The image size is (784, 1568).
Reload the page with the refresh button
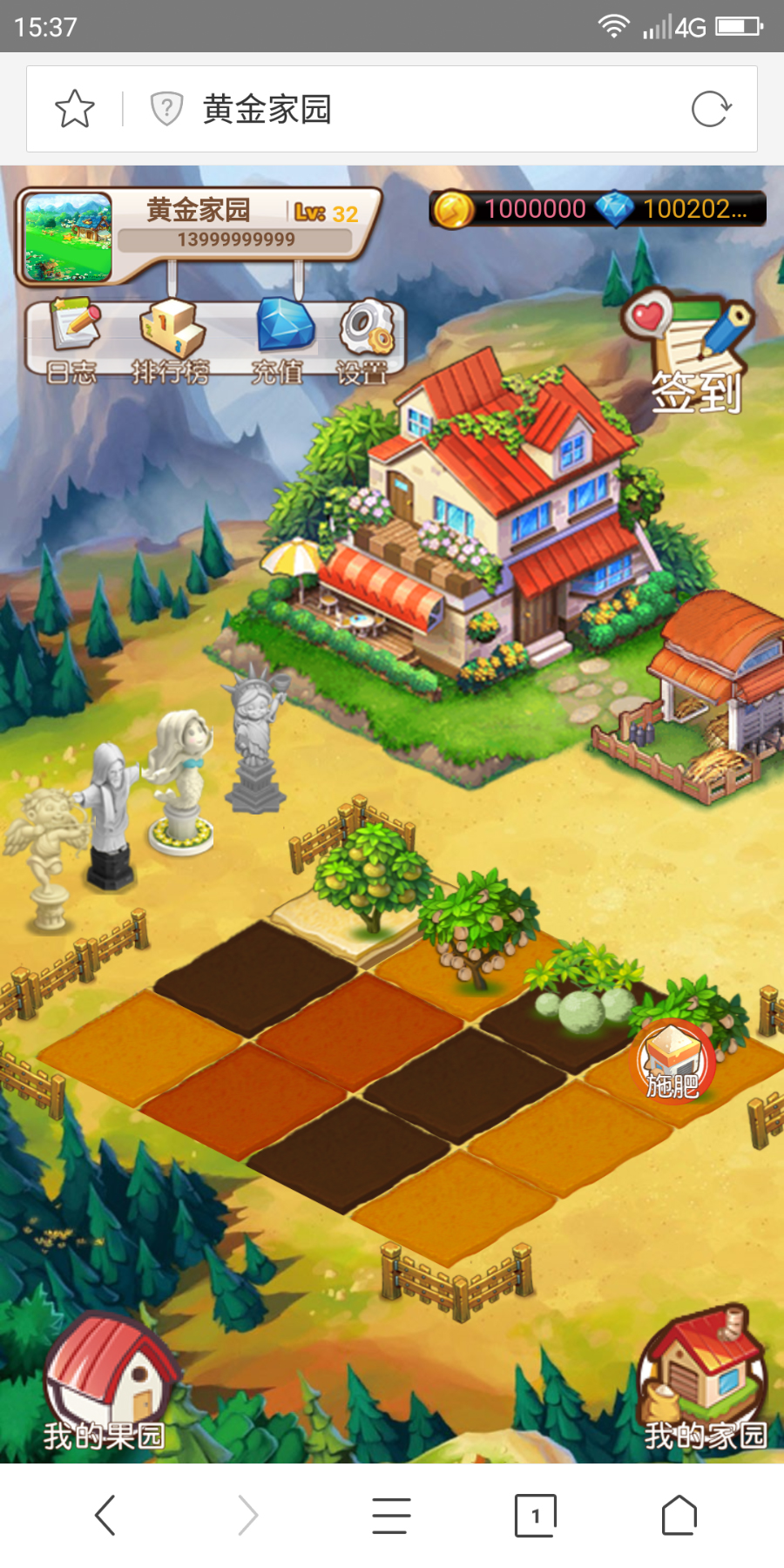point(711,110)
